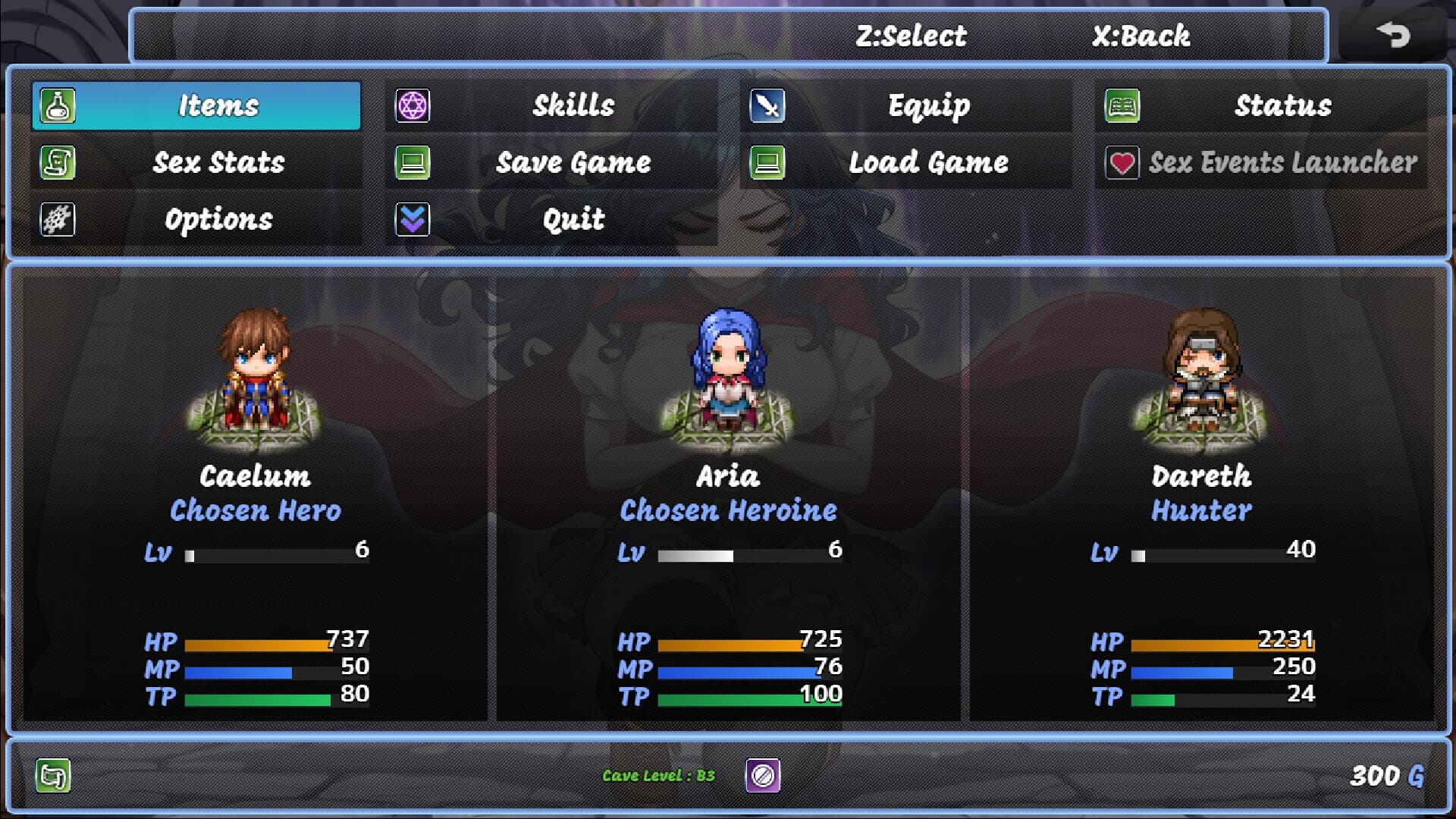Click the gear icon next to Options

pyautogui.click(x=57, y=219)
